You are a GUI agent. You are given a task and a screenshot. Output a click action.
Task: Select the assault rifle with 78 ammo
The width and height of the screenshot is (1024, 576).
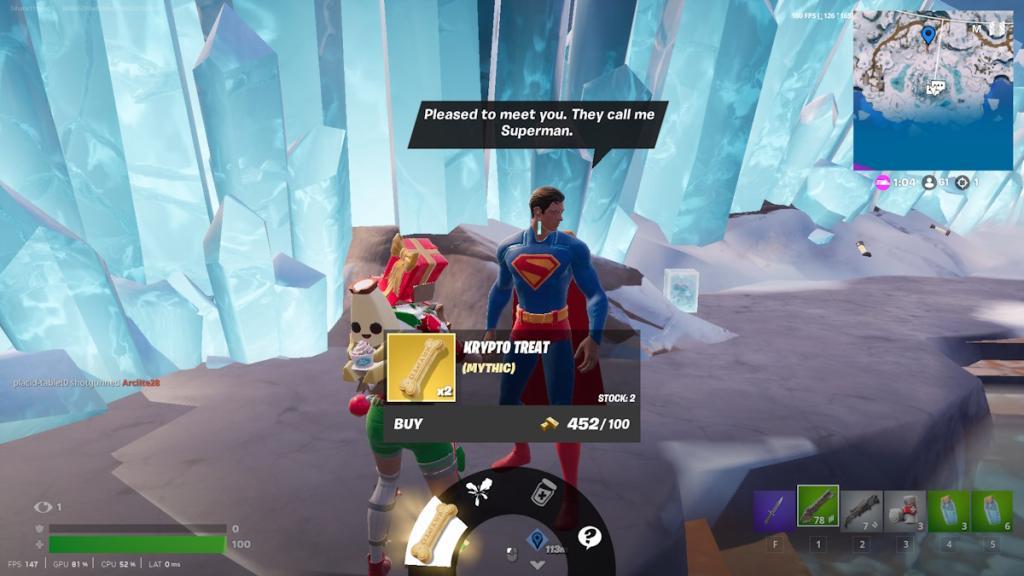(x=818, y=506)
